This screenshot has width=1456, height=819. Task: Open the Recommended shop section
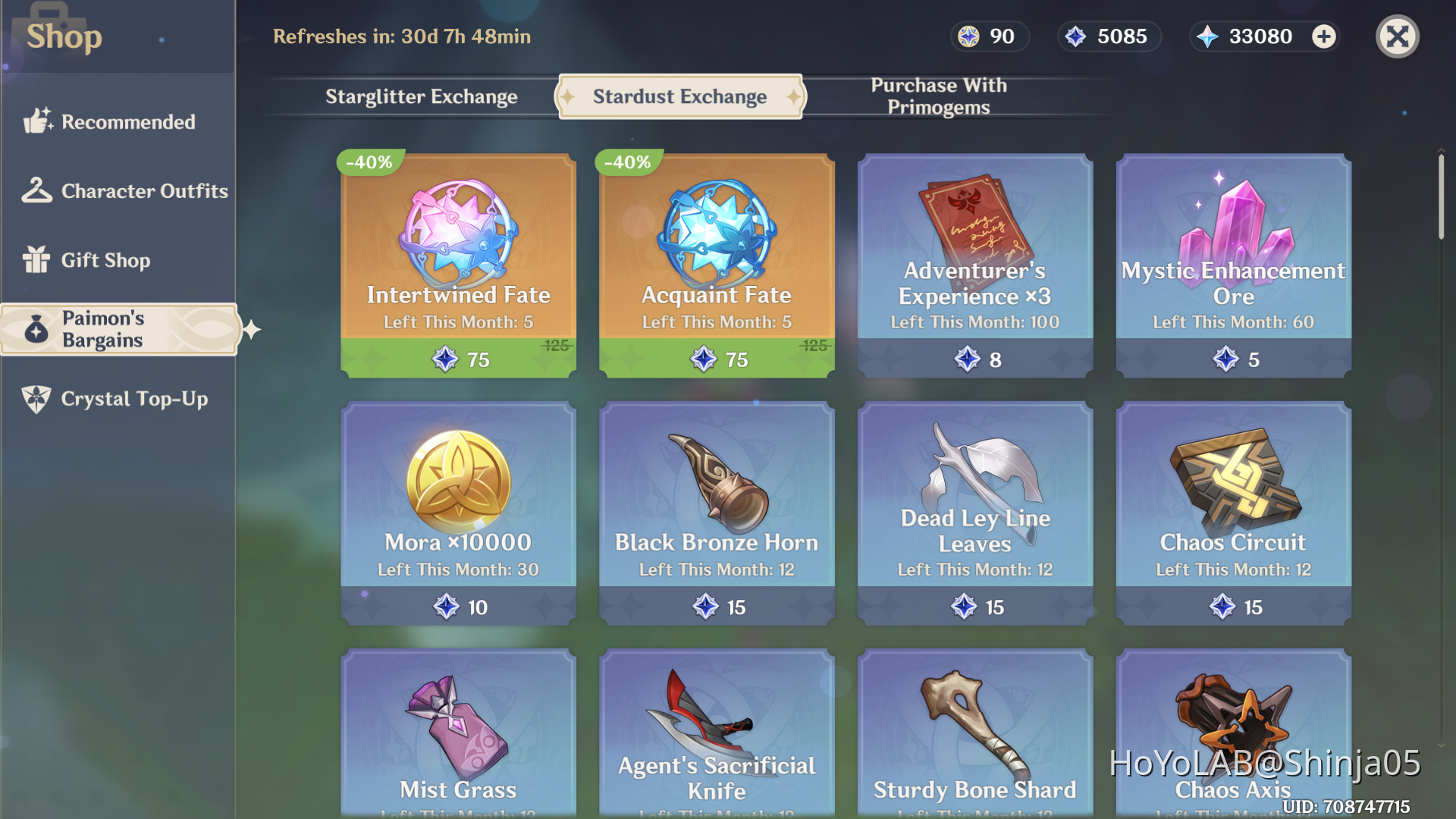pyautogui.click(x=127, y=121)
